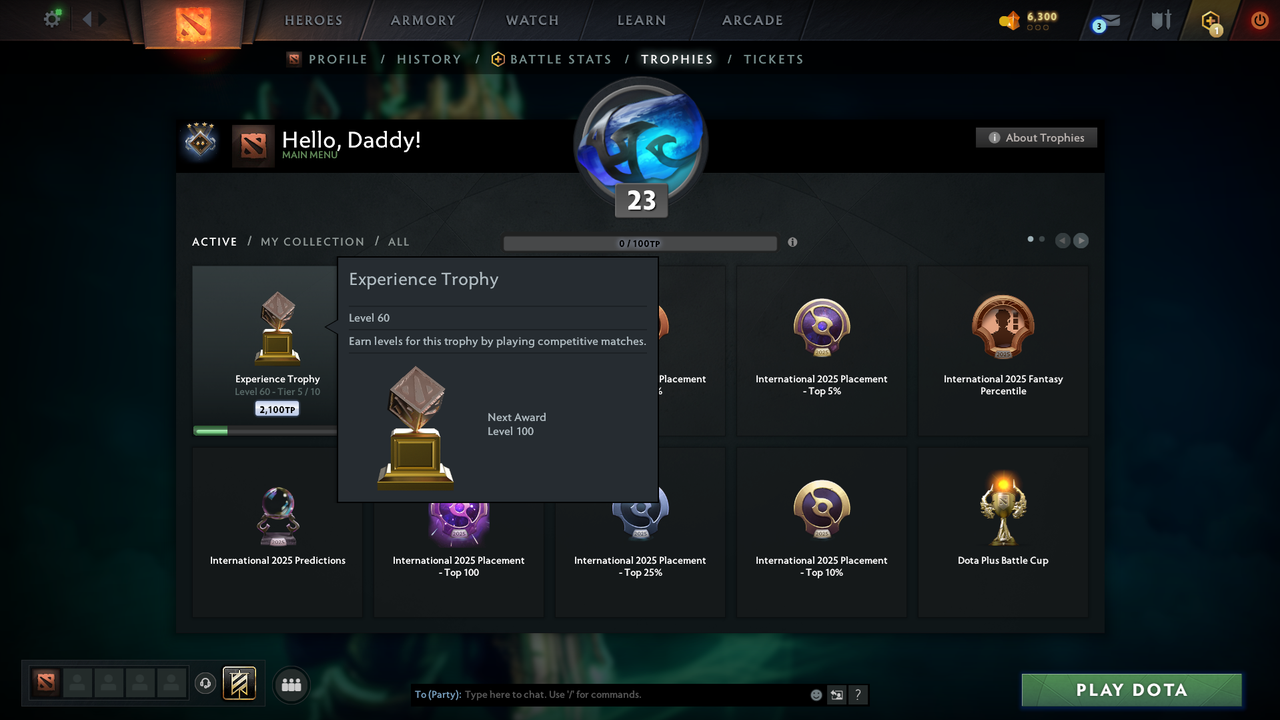The image size is (1280, 720).
Task: Click the right arrow to view next trophy page
Action: click(1080, 240)
